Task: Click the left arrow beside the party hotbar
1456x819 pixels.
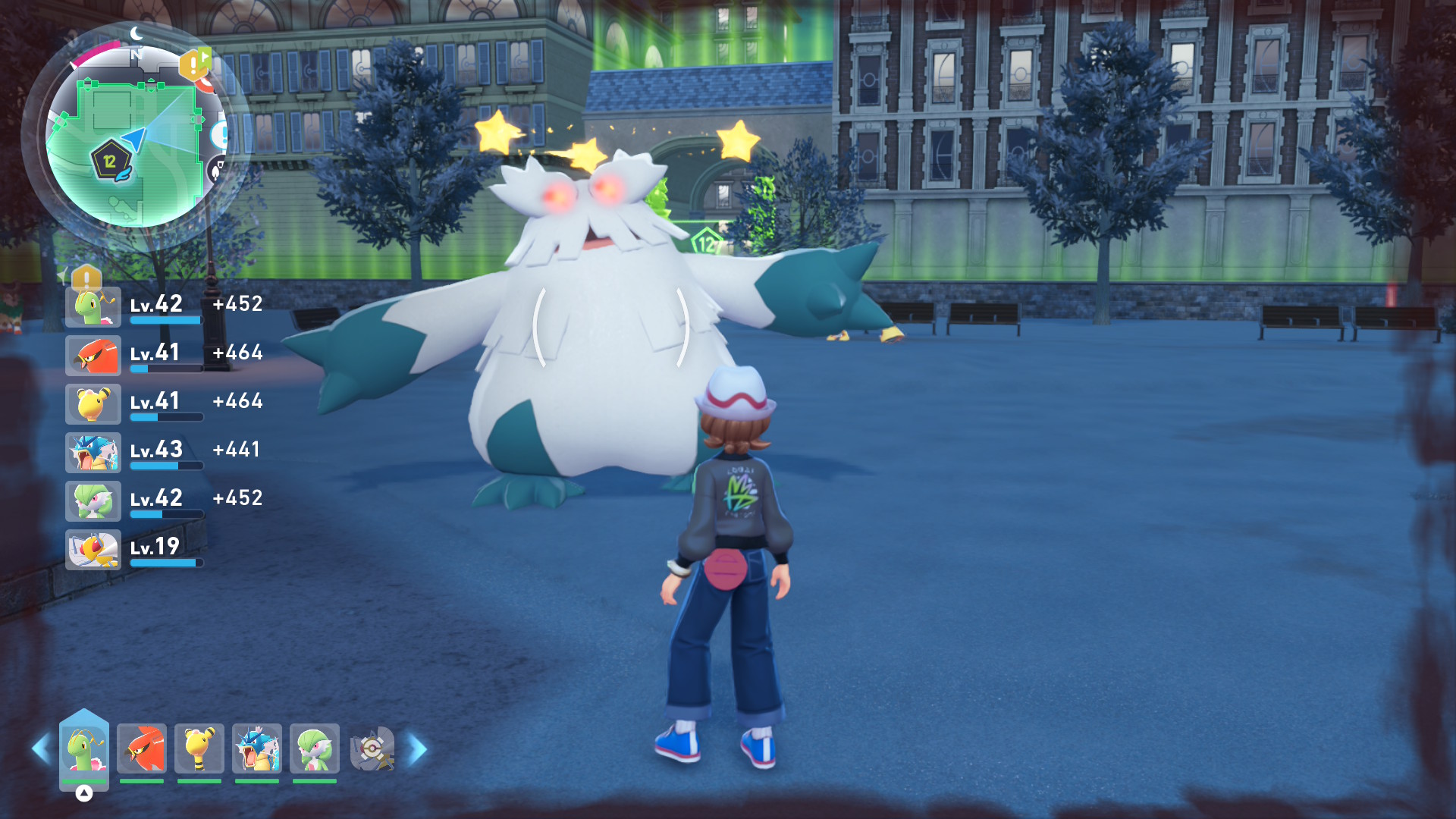Action: pyautogui.click(x=41, y=749)
